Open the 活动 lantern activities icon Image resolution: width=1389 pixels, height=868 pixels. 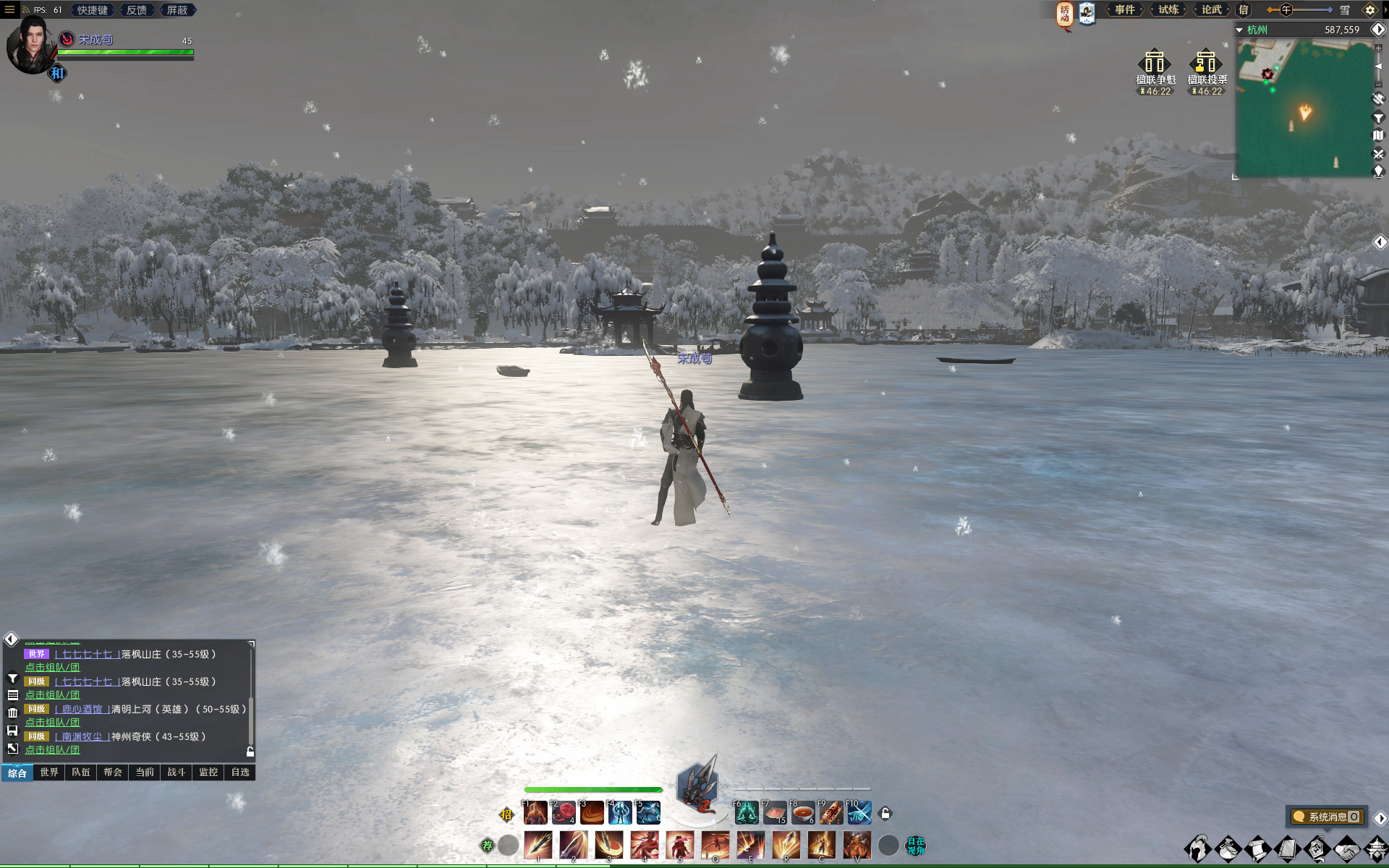click(x=1064, y=13)
